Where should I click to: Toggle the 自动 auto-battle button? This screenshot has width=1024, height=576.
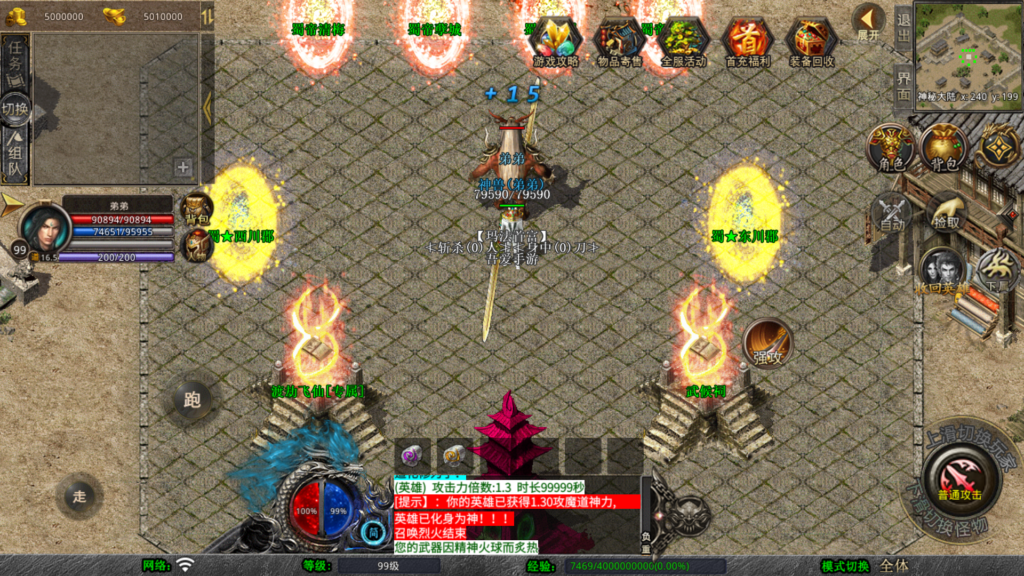[890, 213]
